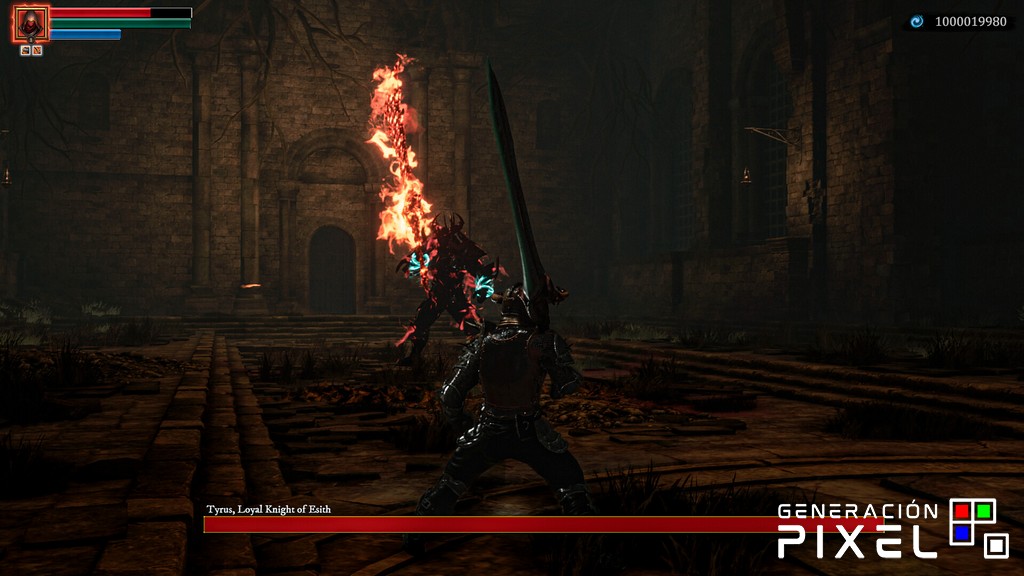Click the blue swirl soul currency icon
1024x576 pixels.
917,21
